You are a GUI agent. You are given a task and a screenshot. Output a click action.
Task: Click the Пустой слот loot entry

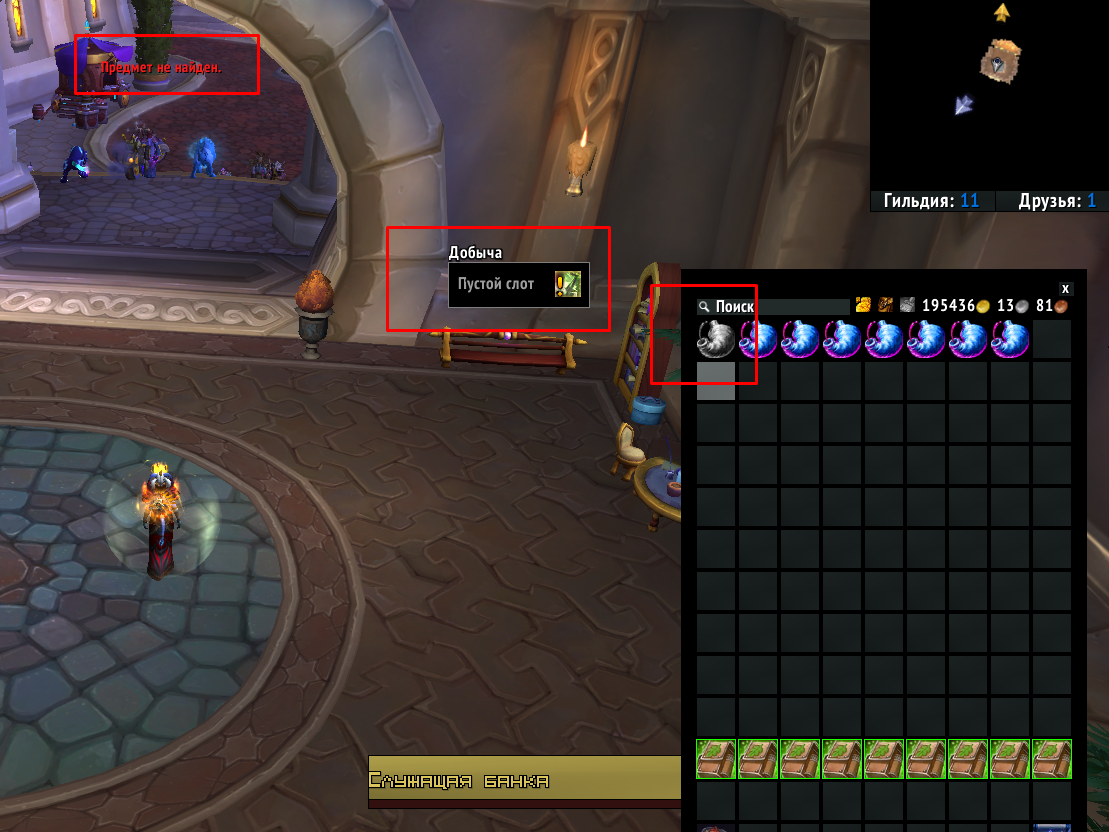(518, 285)
